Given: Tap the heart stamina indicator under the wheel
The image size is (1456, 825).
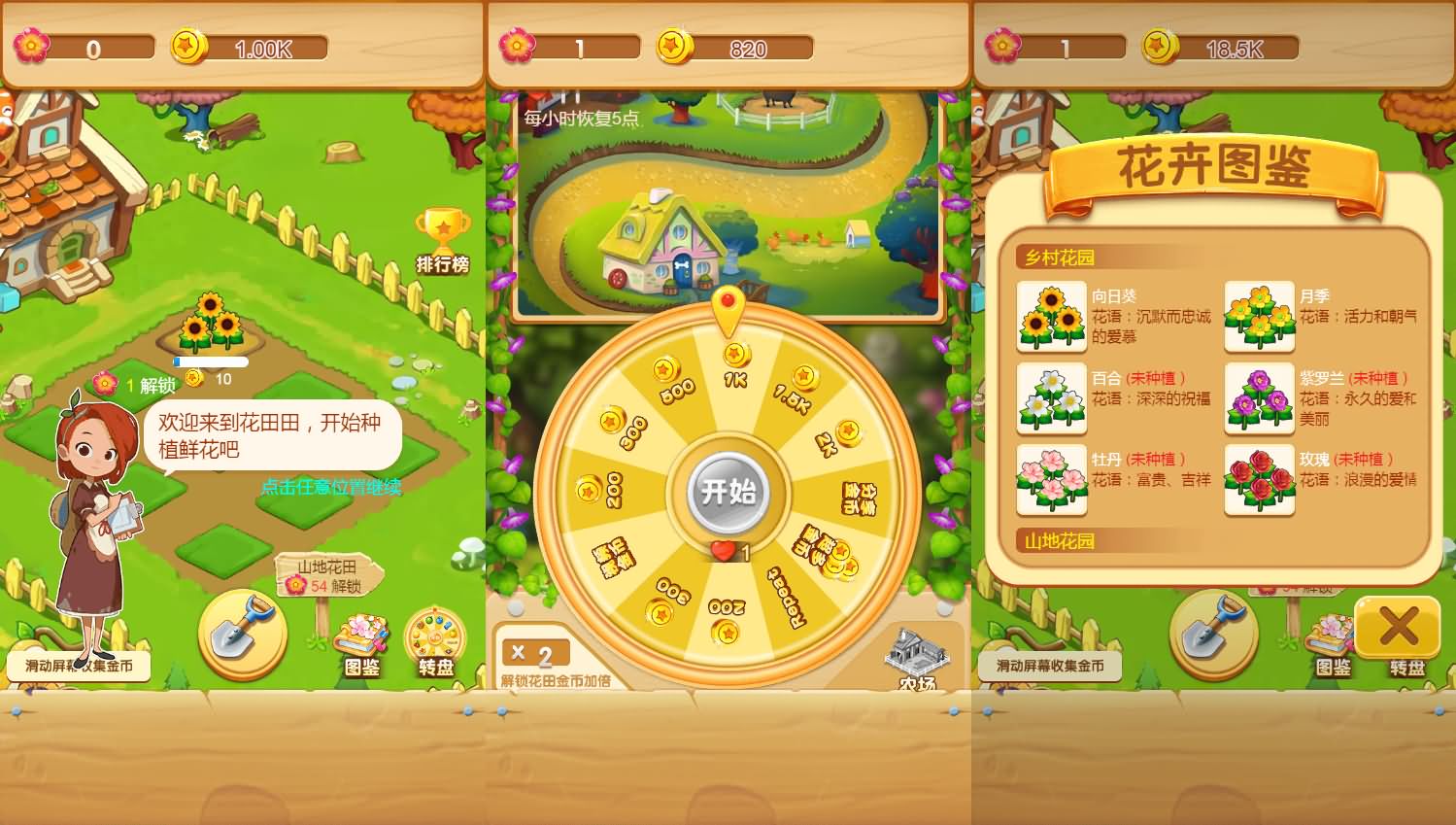Looking at the screenshot, I should (723, 550).
